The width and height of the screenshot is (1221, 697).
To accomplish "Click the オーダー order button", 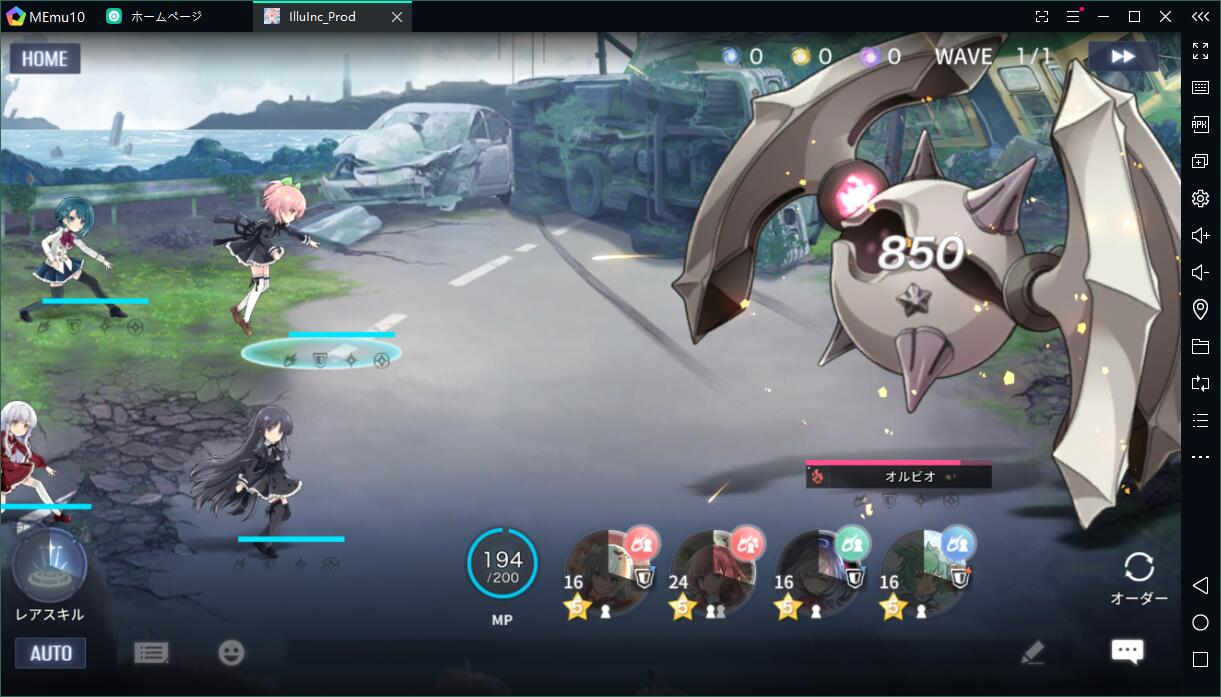I will click(1139, 578).
